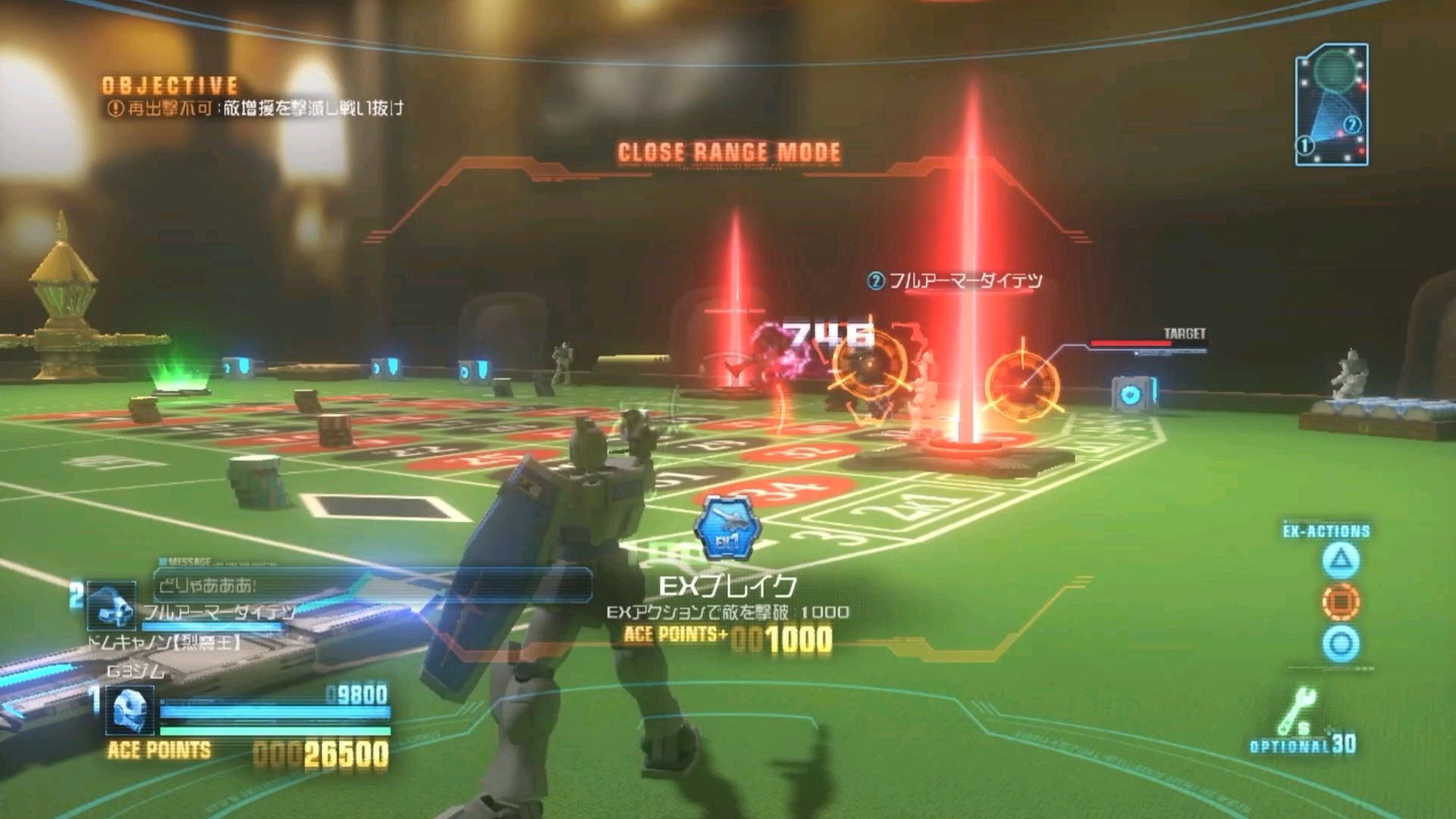This screenshot has height=819, width=1456.
Task: Click the blue EX1 hexagon badge
Action: [x=726, y=528]
